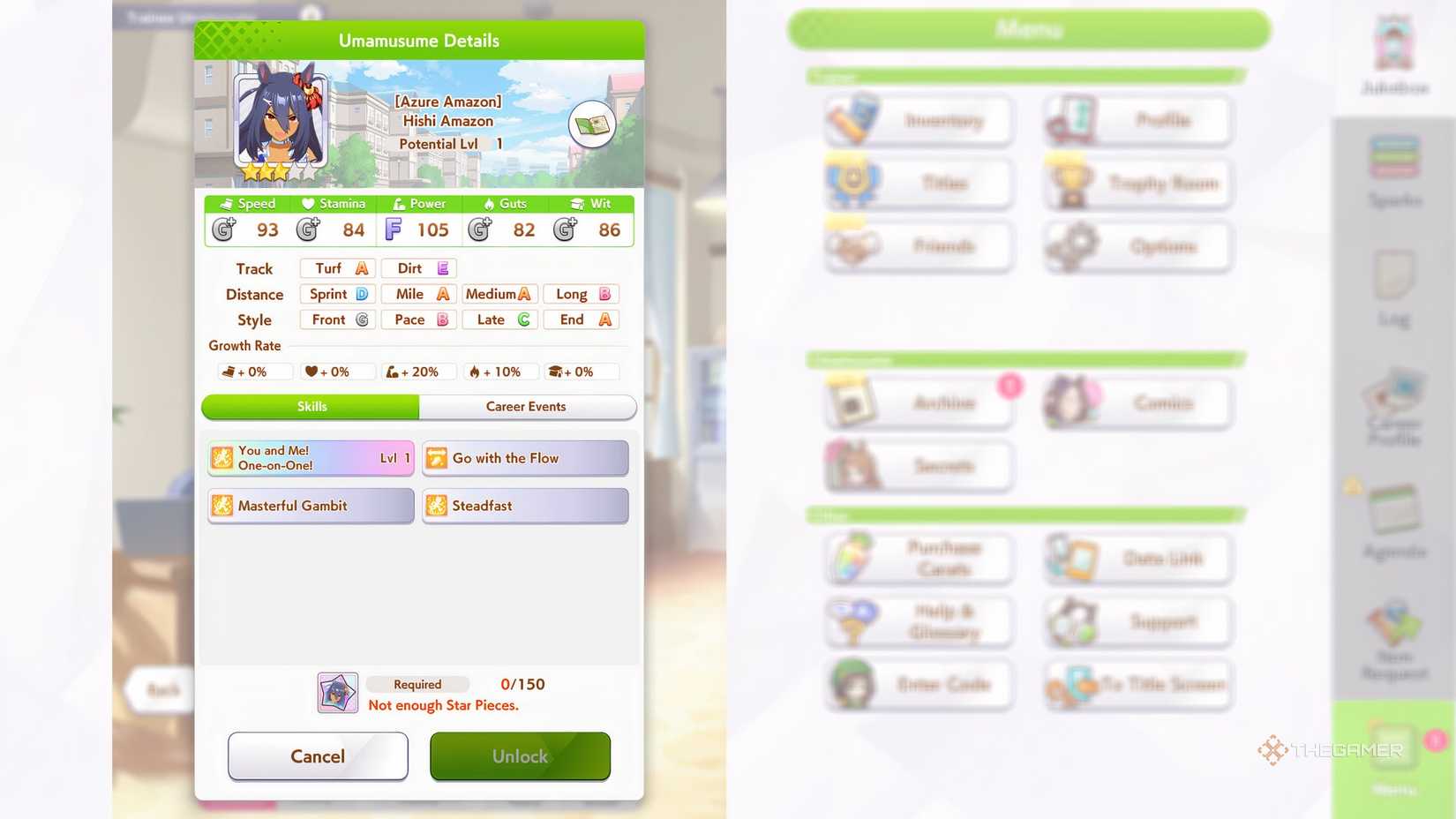The width and height of the screenshot is (1456, 819).
Task: Expand the Star Pieces required item detail
Action: [x=336, y=693]
